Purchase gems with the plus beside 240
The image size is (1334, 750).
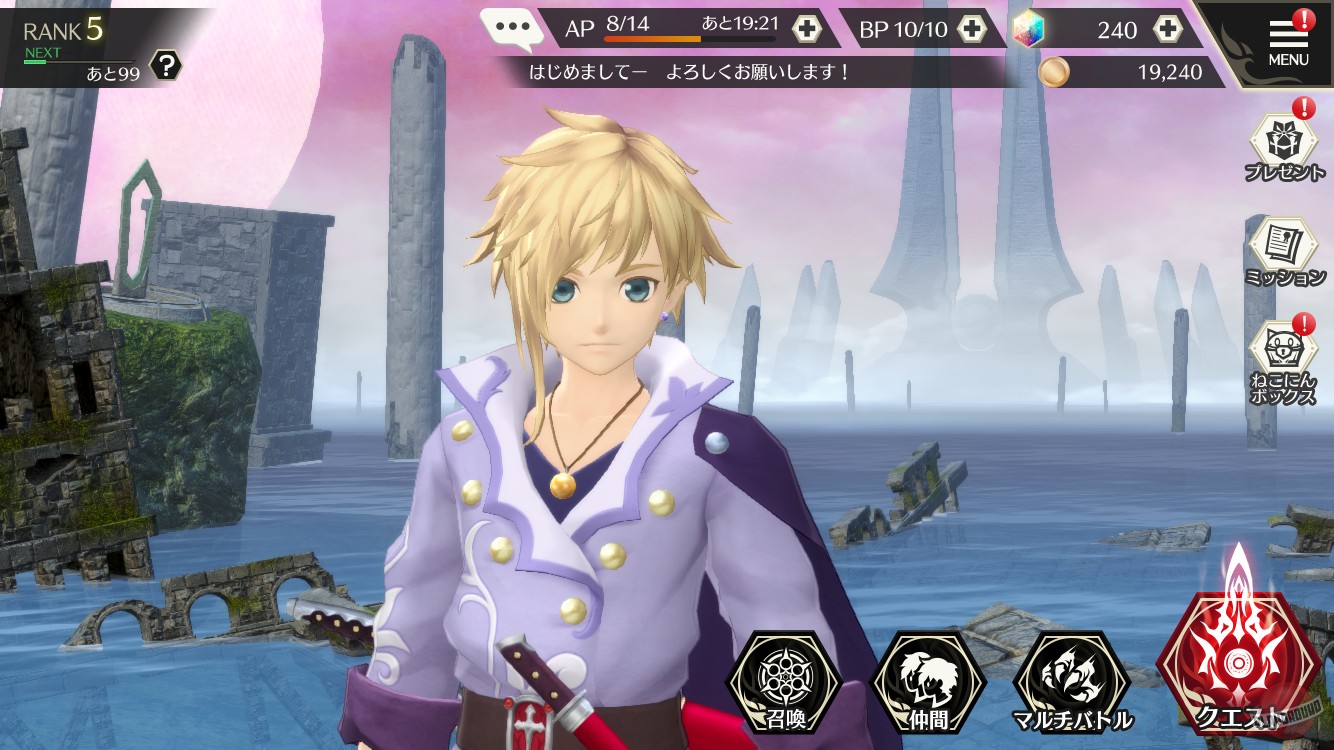(1166, 30)
